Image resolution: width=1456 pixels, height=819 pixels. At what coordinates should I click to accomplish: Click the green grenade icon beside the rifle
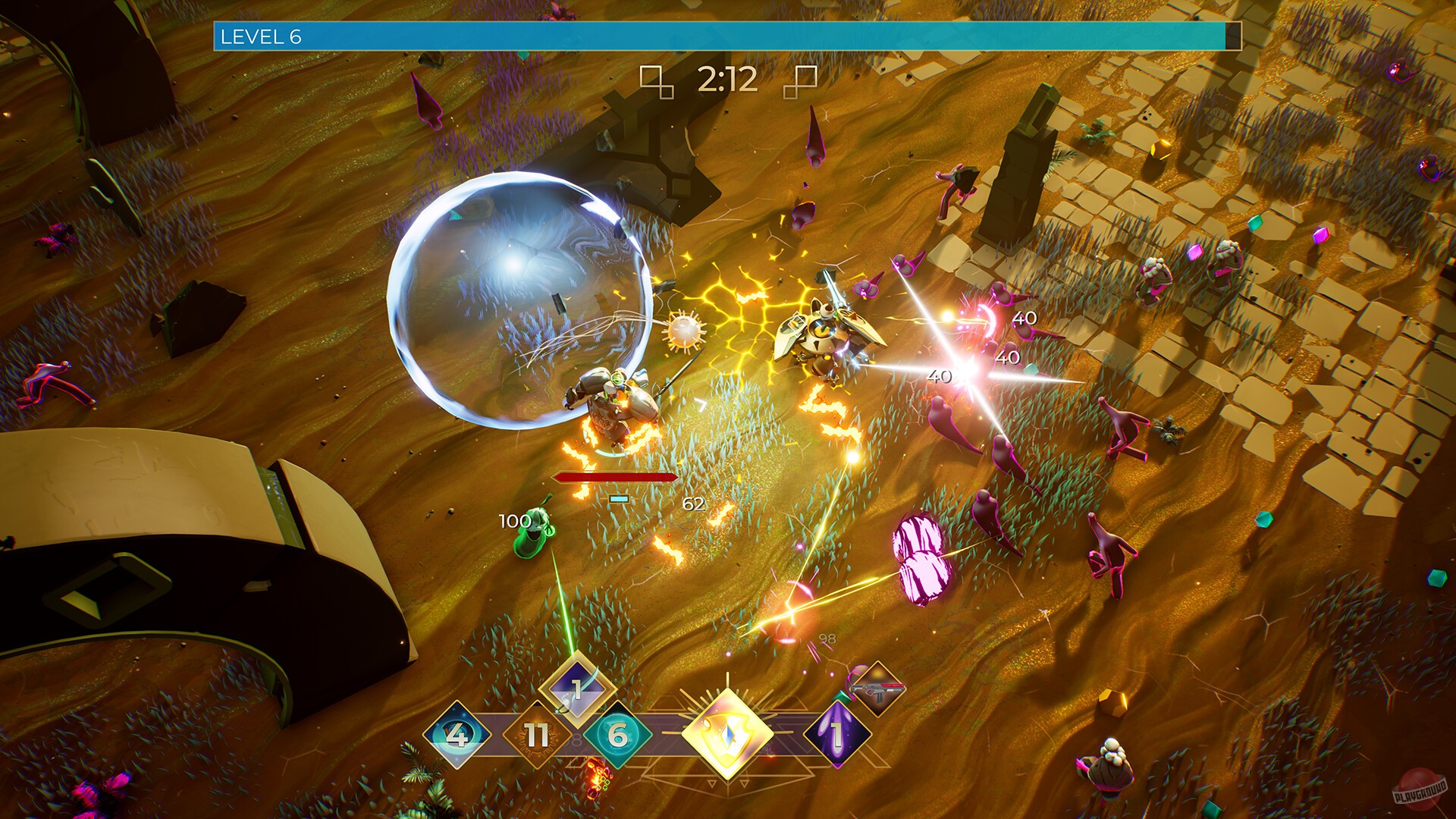(x=842, y=698)
